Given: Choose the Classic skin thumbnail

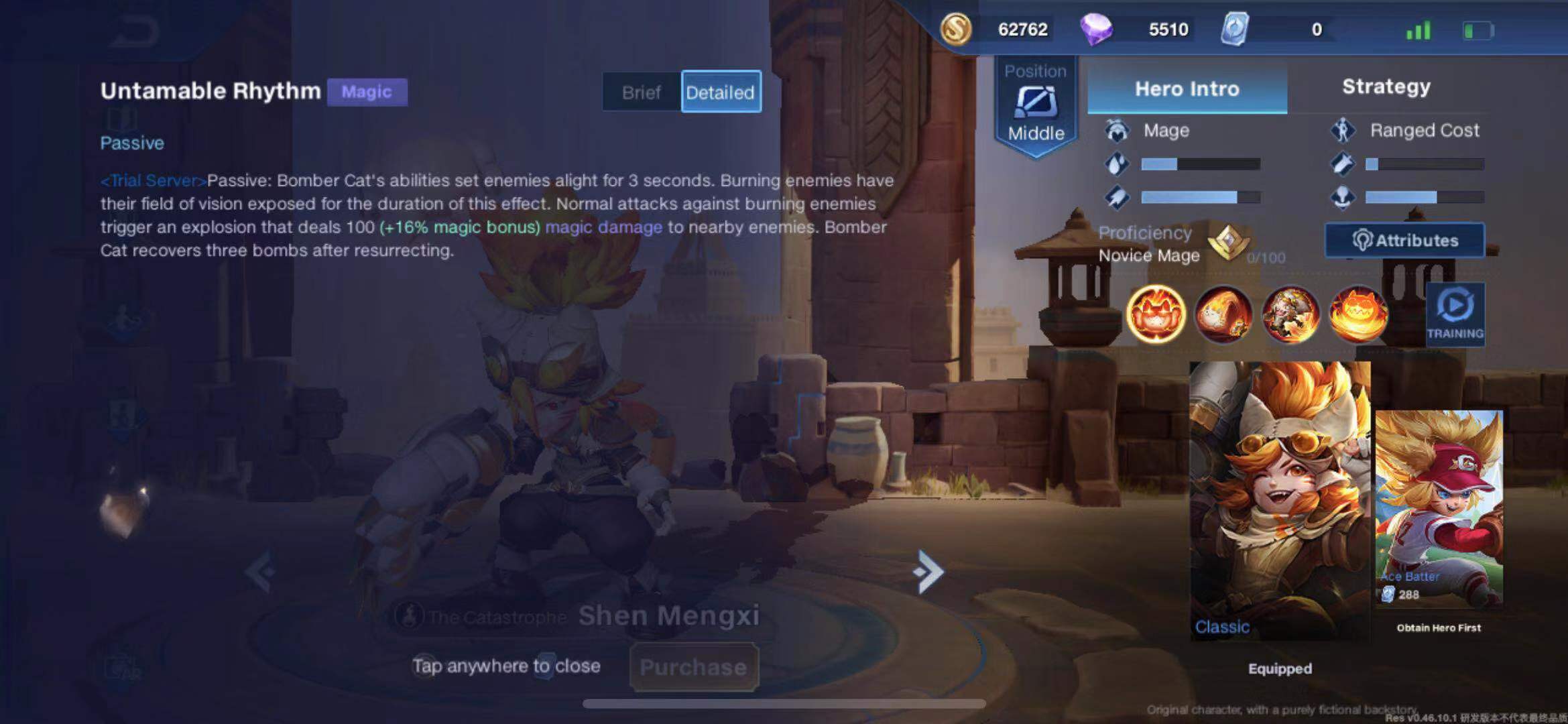Looking at the screenshot, I should (x=1279, y=499).
